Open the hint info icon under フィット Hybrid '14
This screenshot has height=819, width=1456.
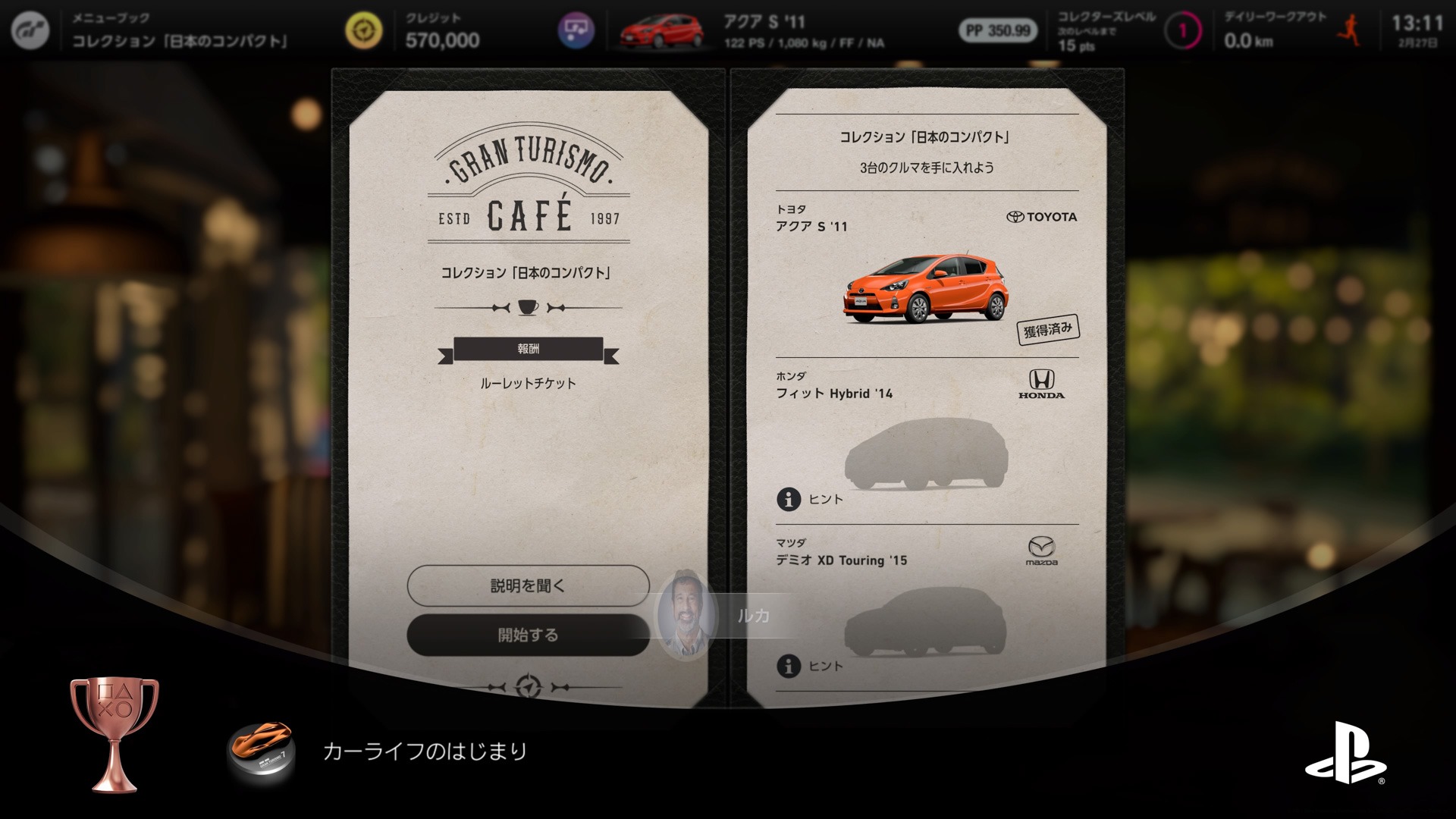tap(789, 499)
